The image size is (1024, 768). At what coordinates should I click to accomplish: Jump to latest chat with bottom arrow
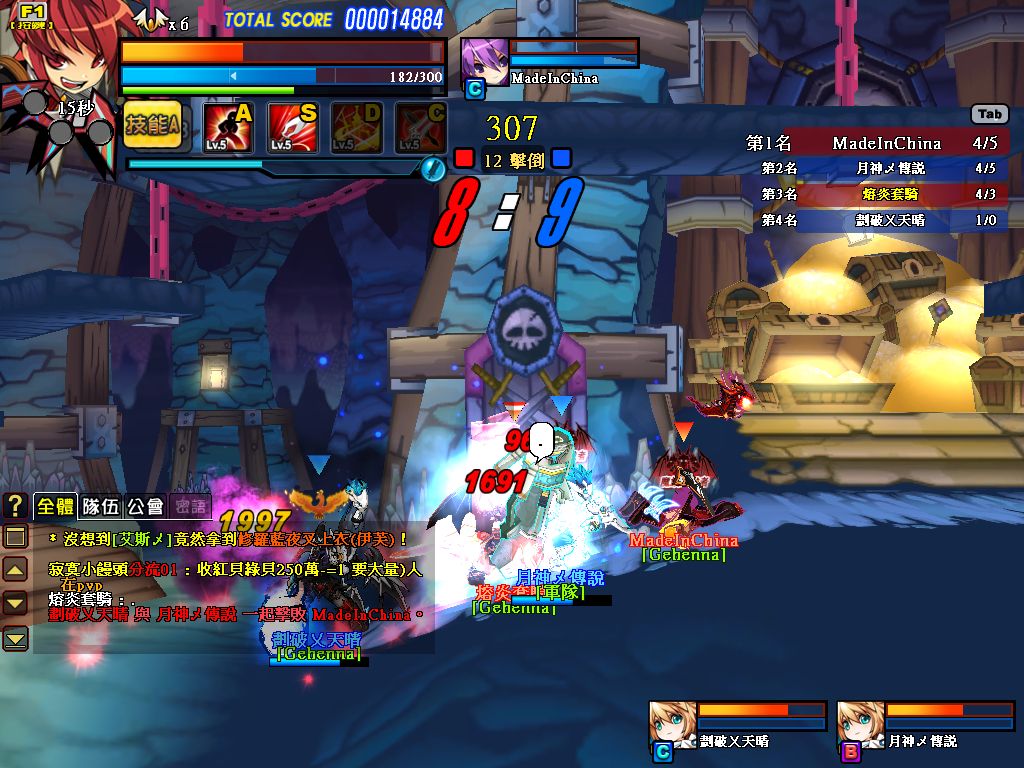click(x=15, y=637)
